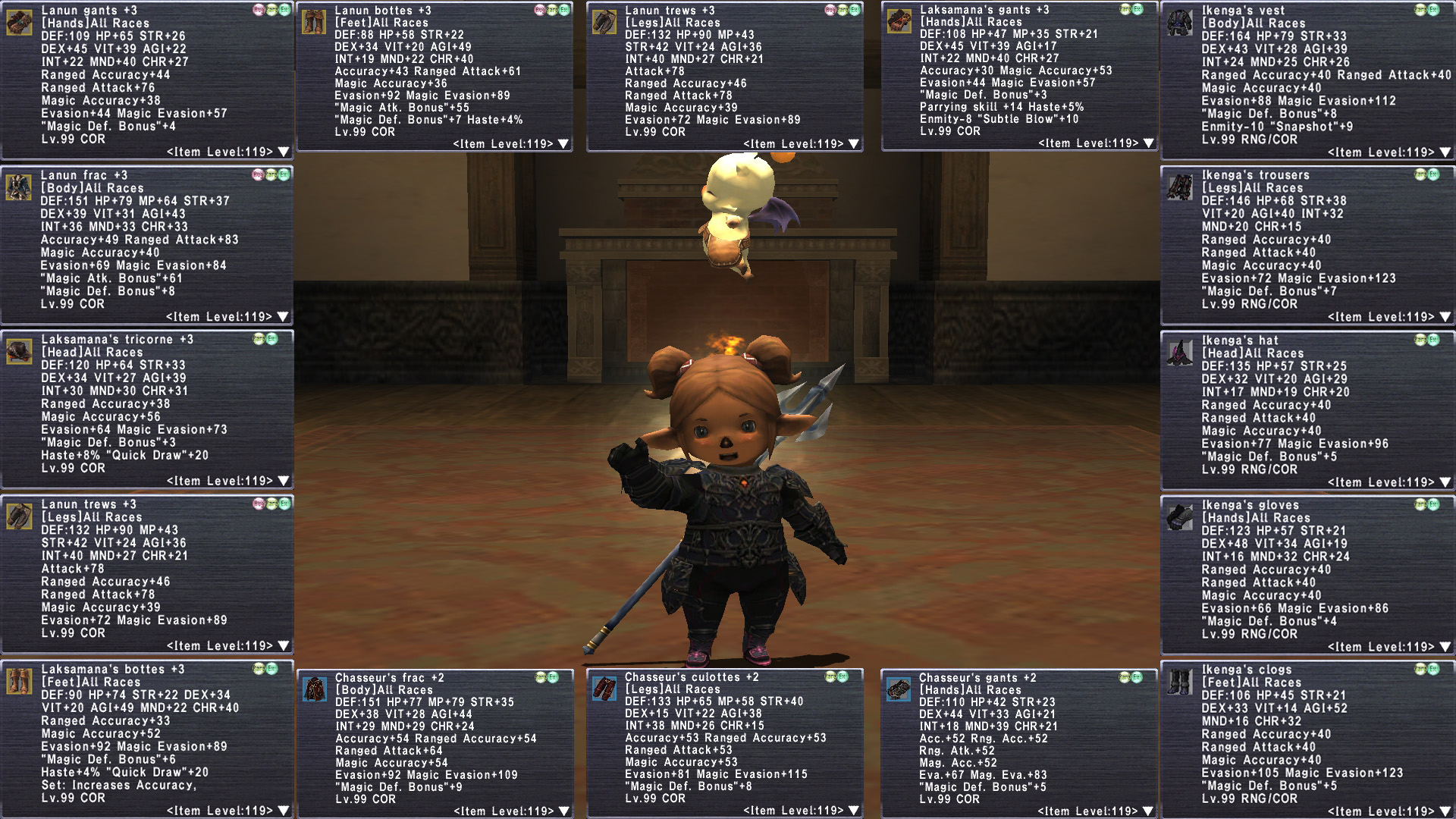Click the Chasseur's culottes +2 icon
This screenshot has height=819, width=1456.
point(604,689)
